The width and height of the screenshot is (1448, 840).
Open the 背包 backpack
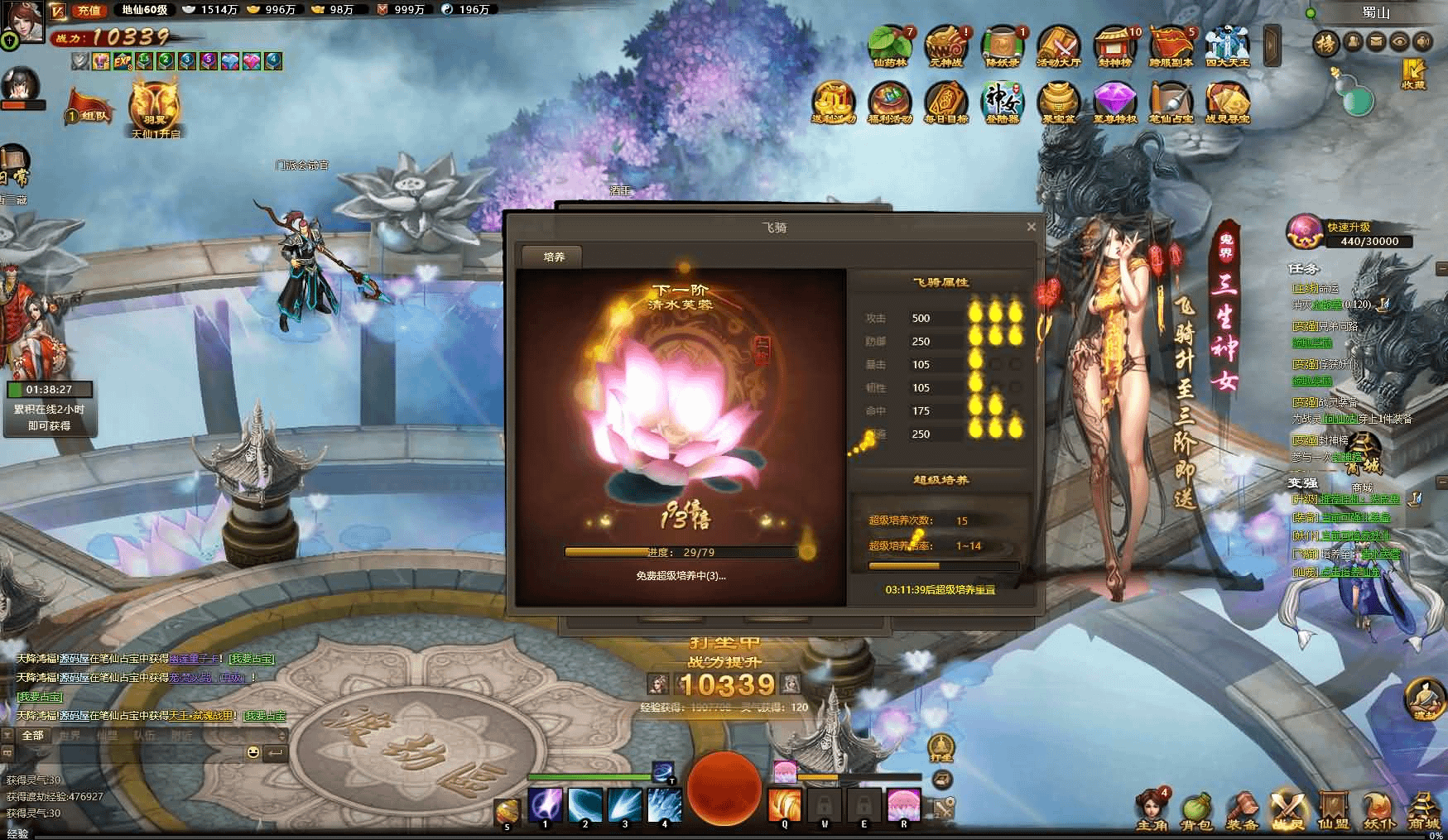coord(1195,810)
